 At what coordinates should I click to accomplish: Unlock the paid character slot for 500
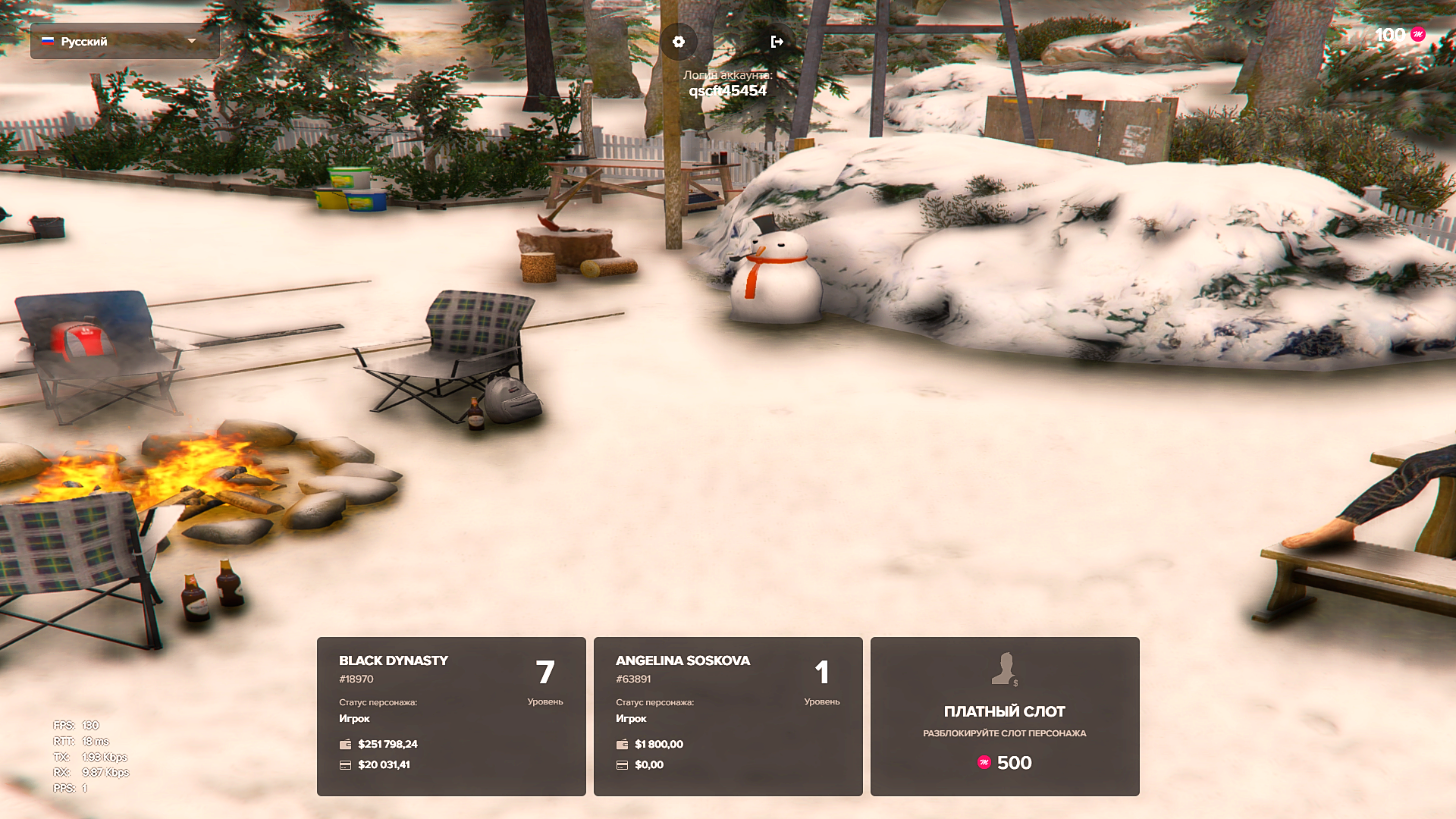[1005, 716]
